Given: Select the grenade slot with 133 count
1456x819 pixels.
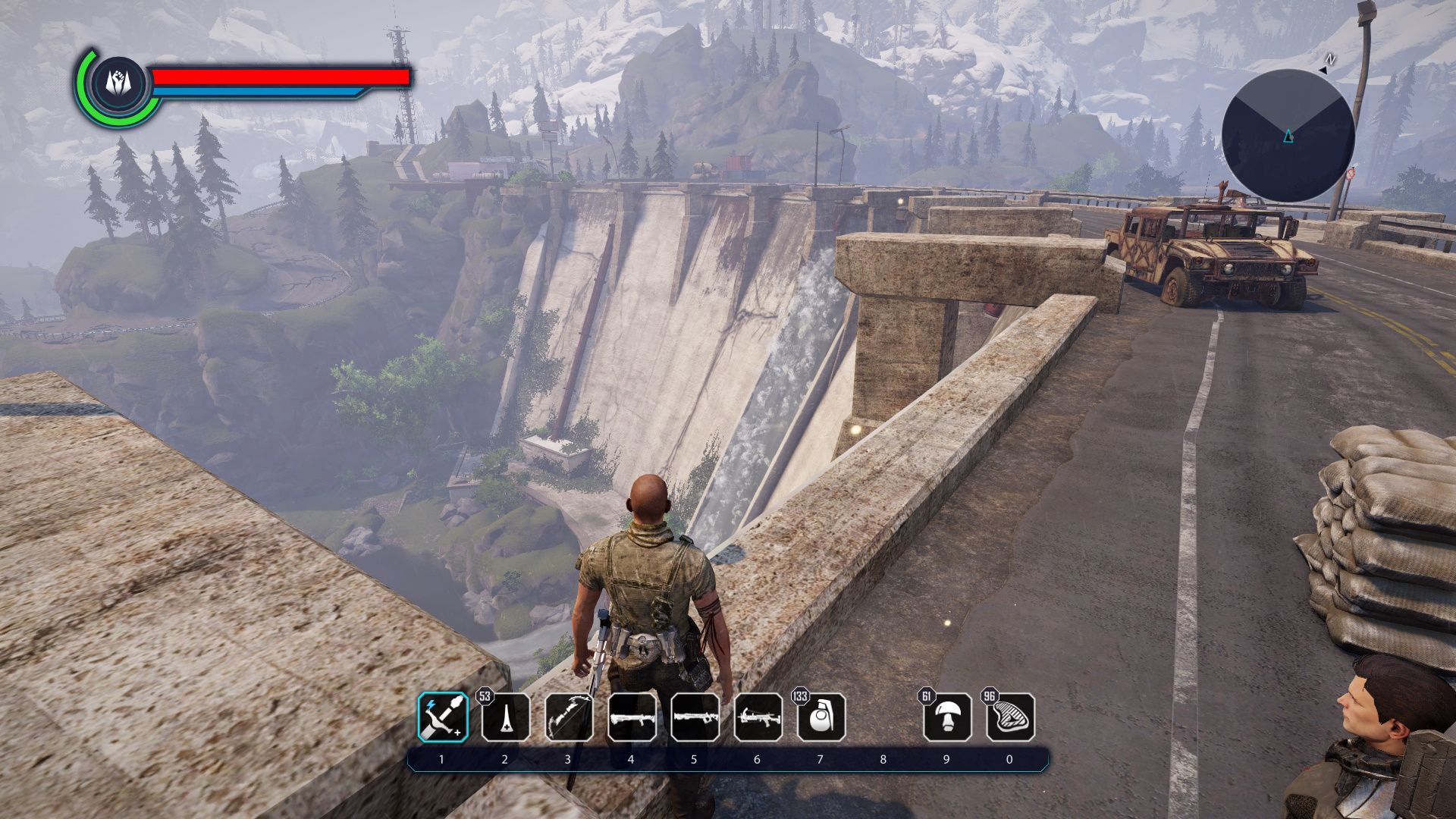Looking at the screenshot, I should pos(821,717).
